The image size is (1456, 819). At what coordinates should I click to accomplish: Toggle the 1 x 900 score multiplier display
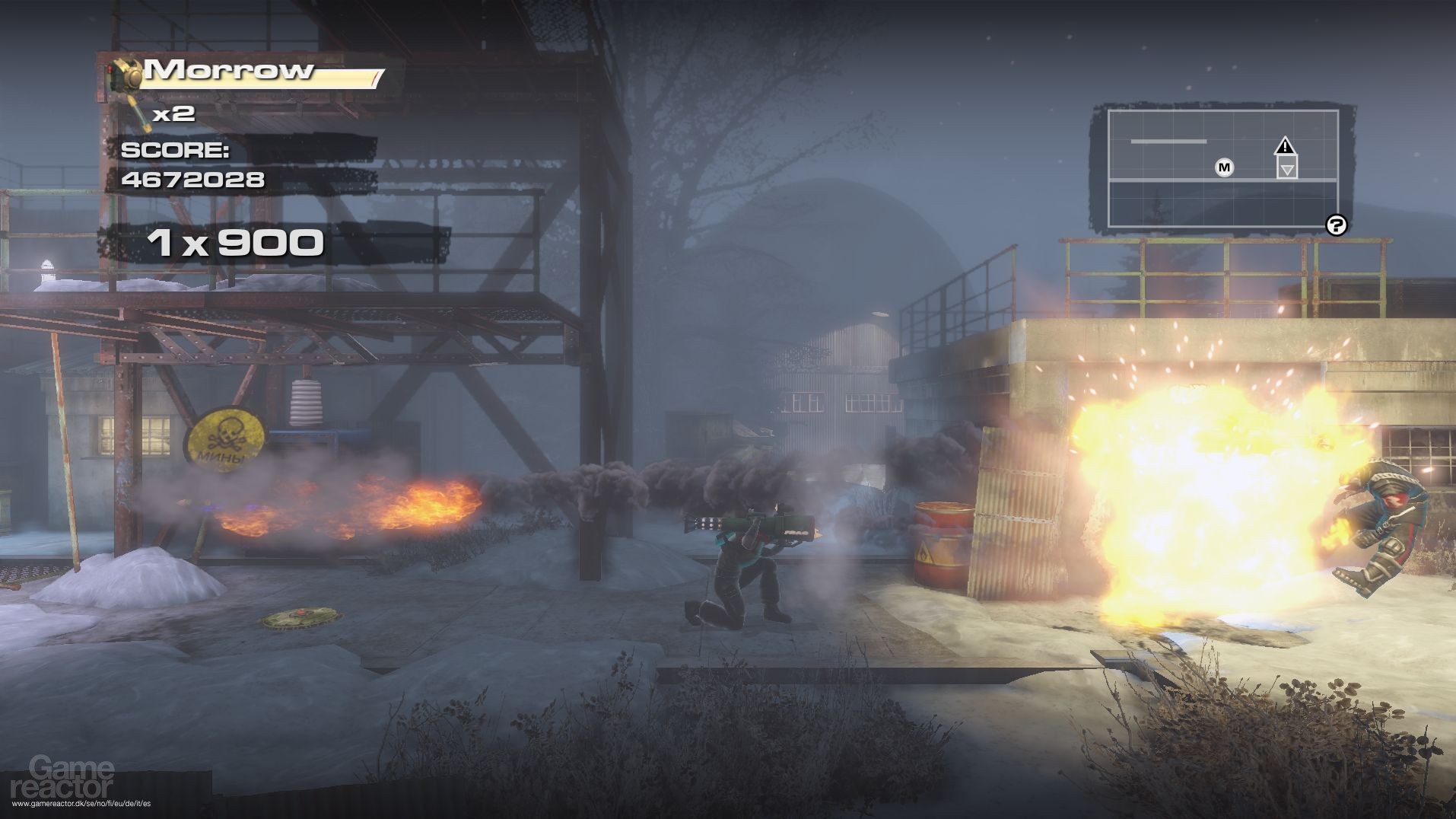236,244
